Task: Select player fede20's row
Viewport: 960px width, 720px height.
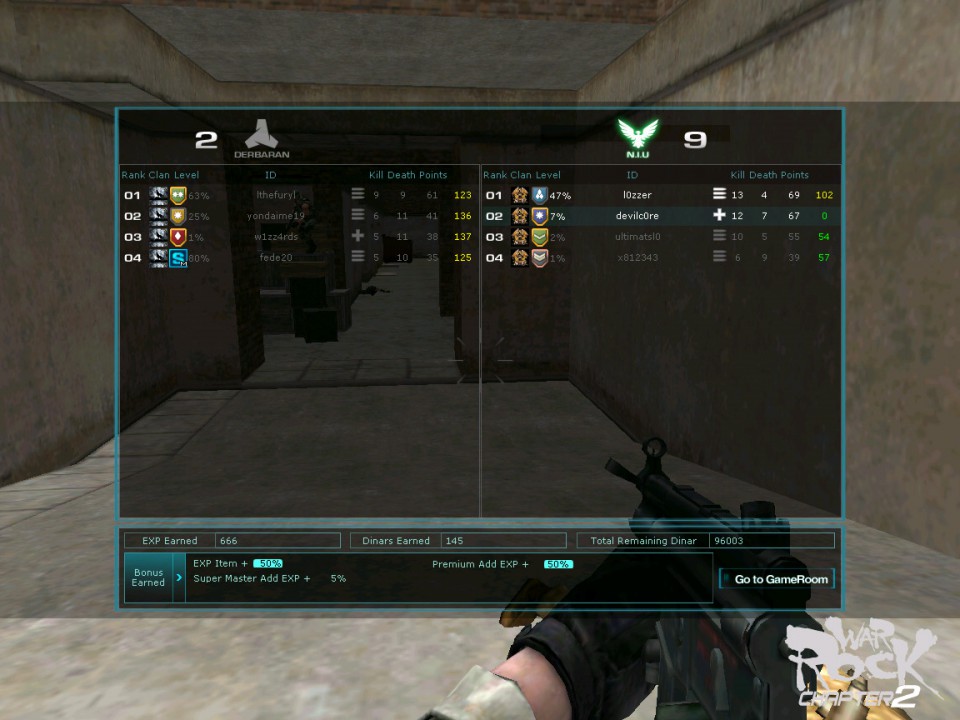Action: (x=276, y=258)
